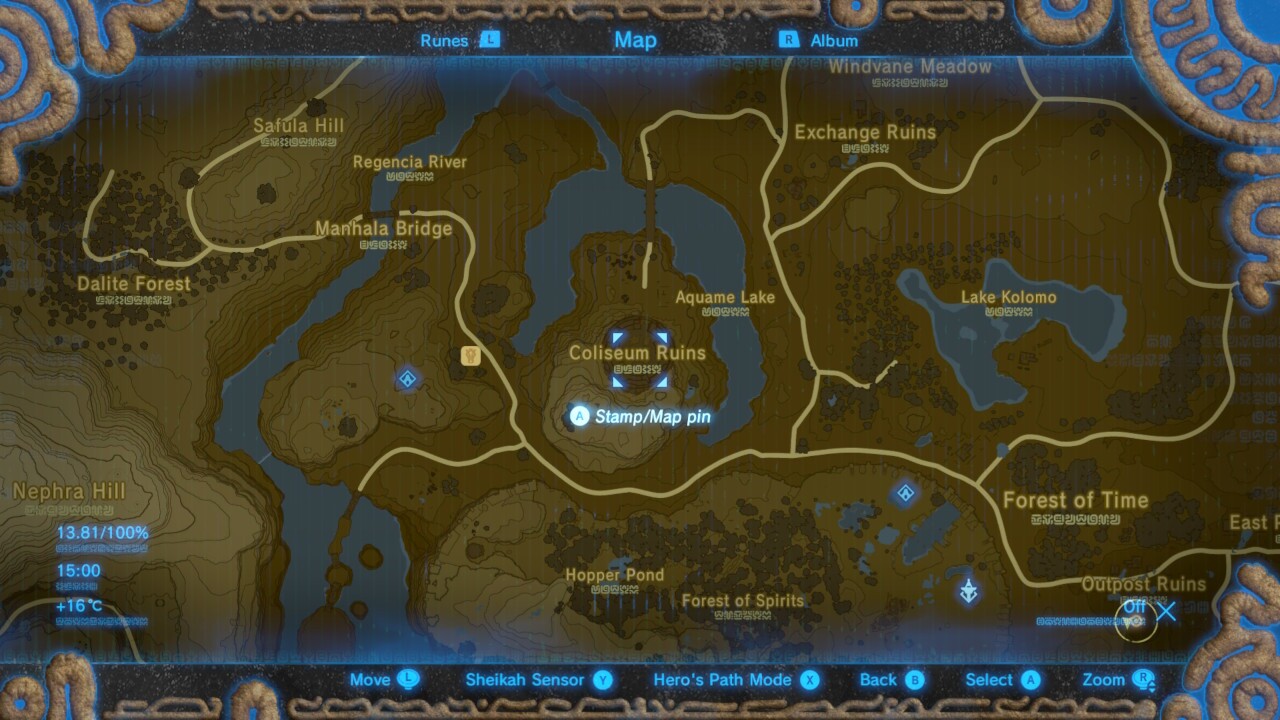Open the Runes screen
Screen dimensions: 1280x720
445,41
